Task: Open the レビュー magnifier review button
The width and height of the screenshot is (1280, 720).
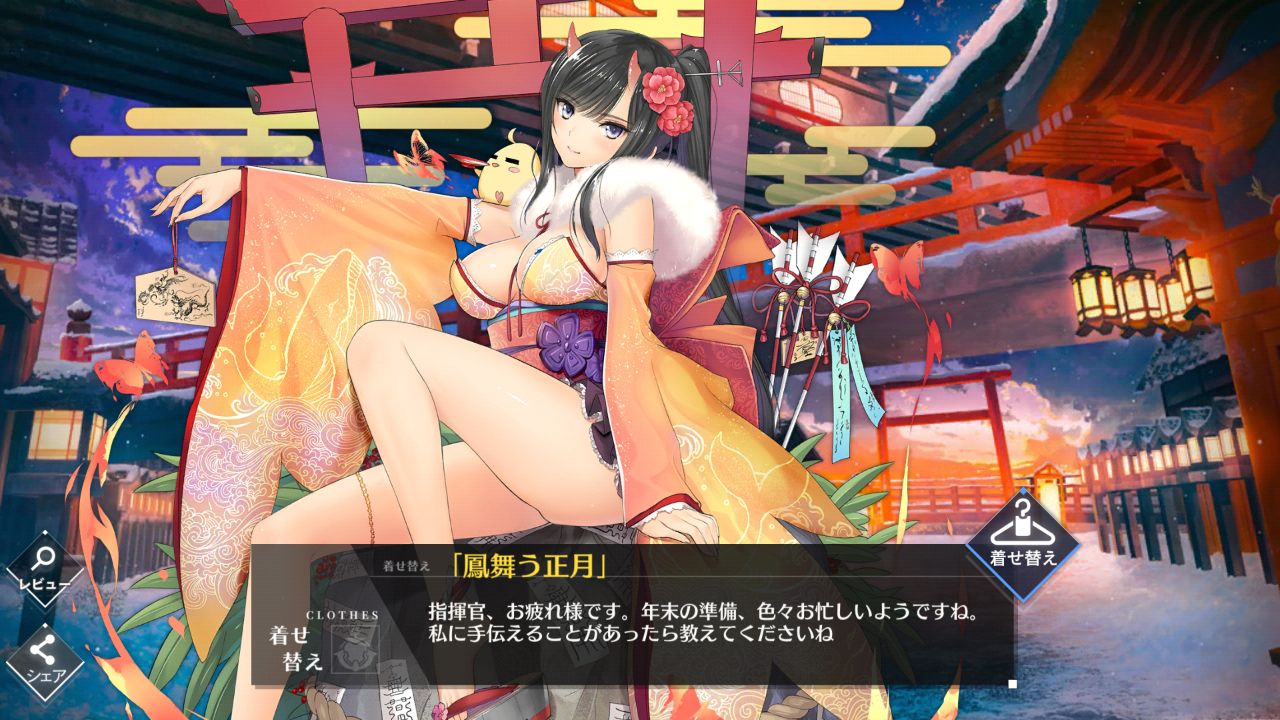Action: [44, 570]
